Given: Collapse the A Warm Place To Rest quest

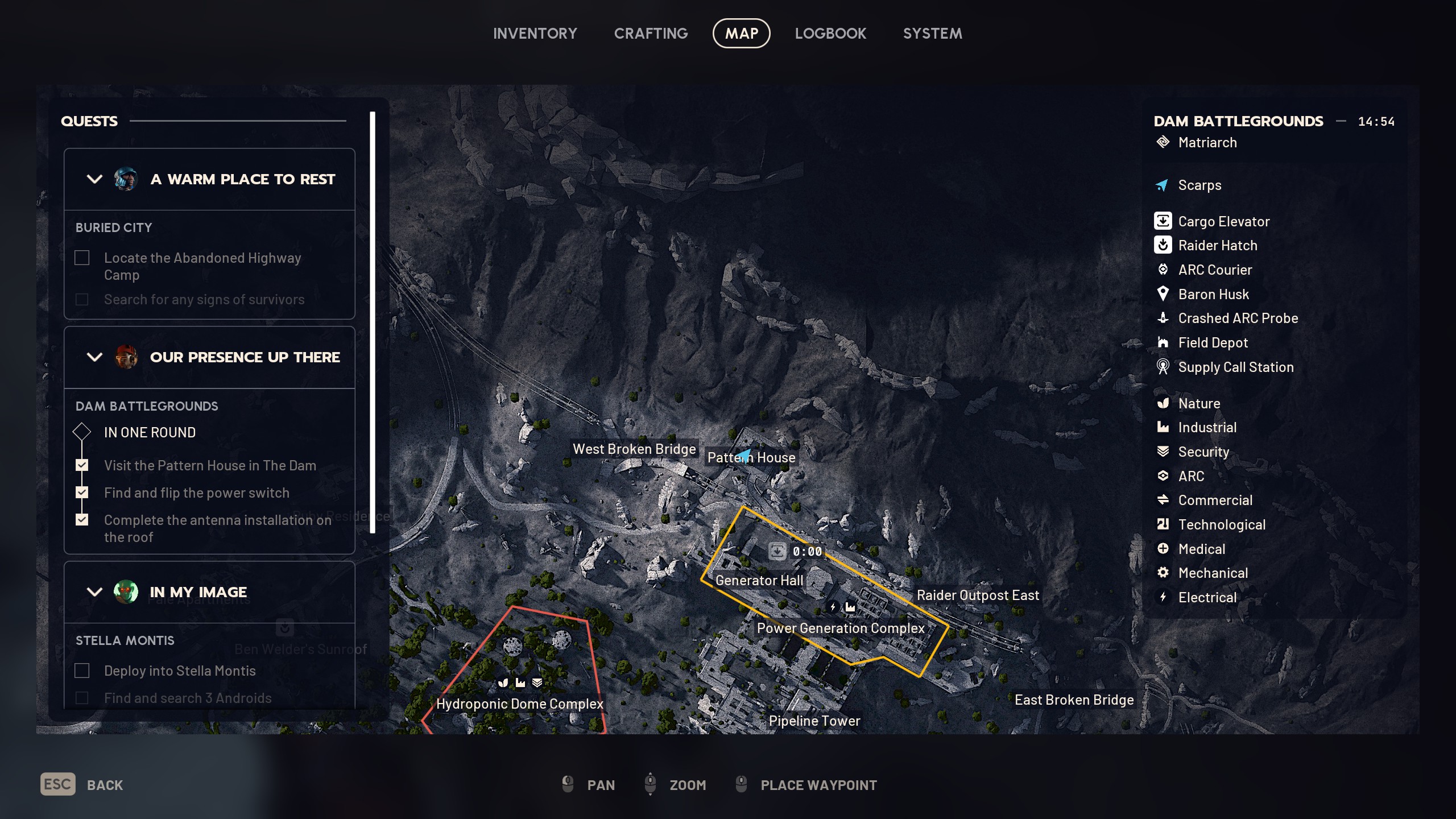Looking at the screenshot, I should coord(94,179).
